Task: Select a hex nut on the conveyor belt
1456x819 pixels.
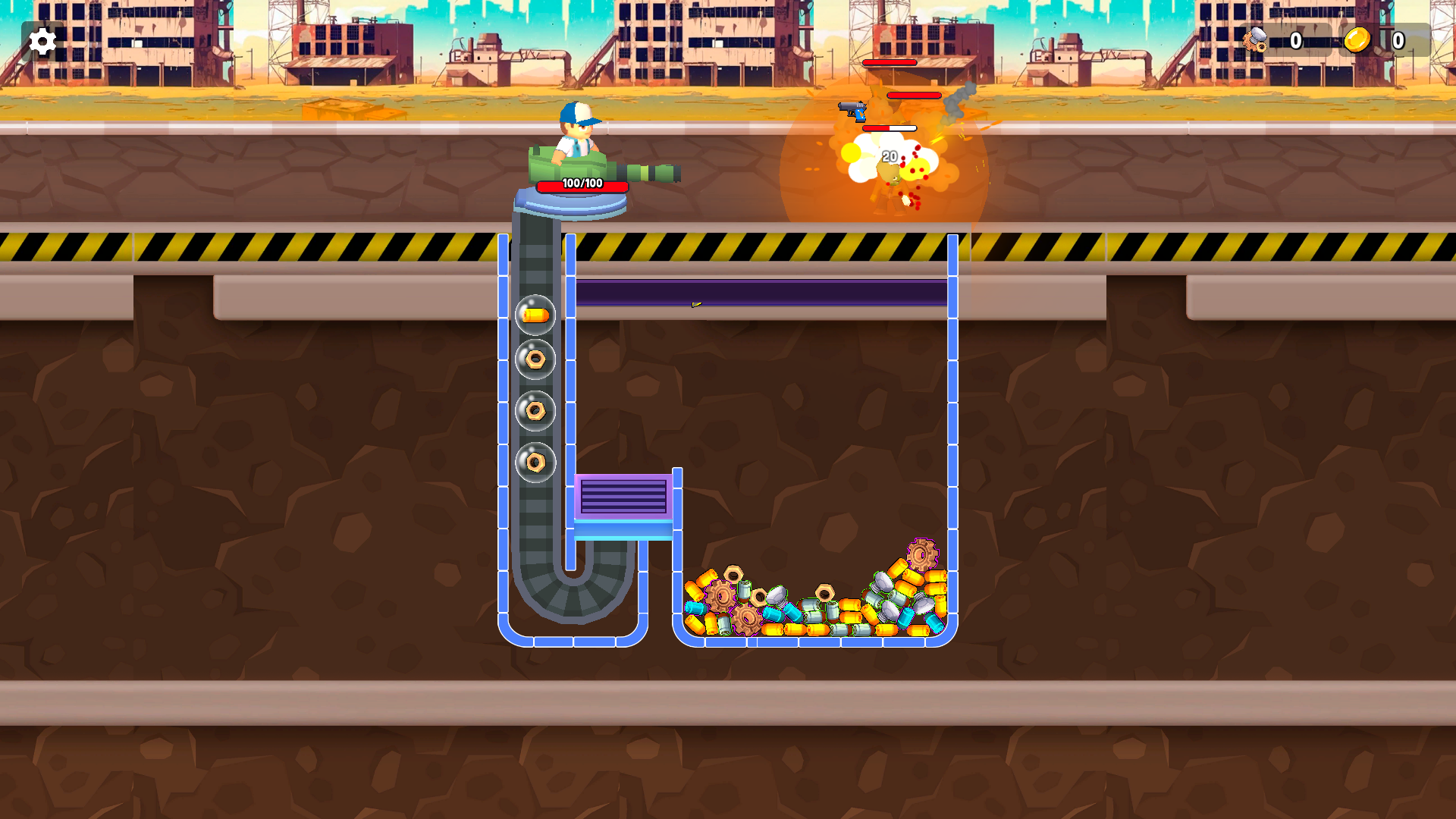Action: pyautogui.click(x=535, y=358)
